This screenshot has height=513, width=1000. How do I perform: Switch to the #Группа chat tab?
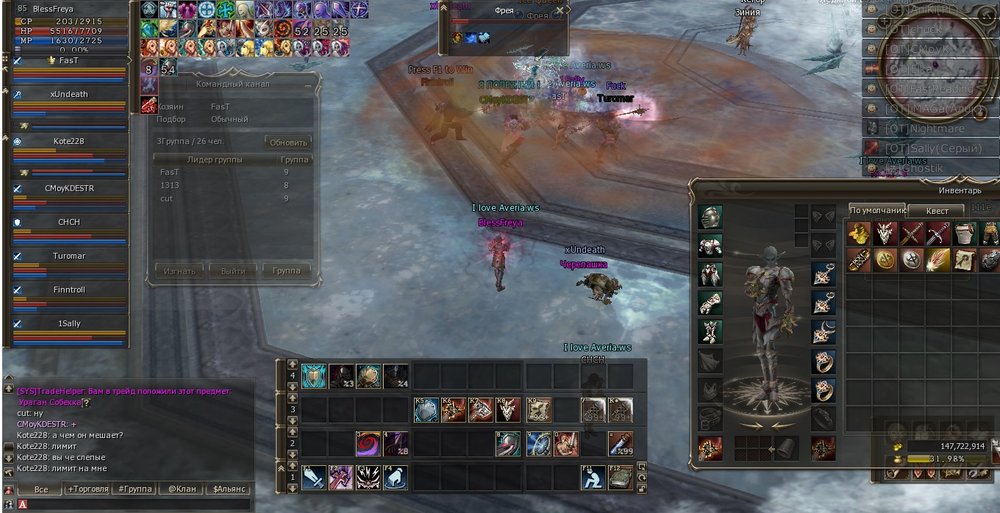[x=133, y=489]
